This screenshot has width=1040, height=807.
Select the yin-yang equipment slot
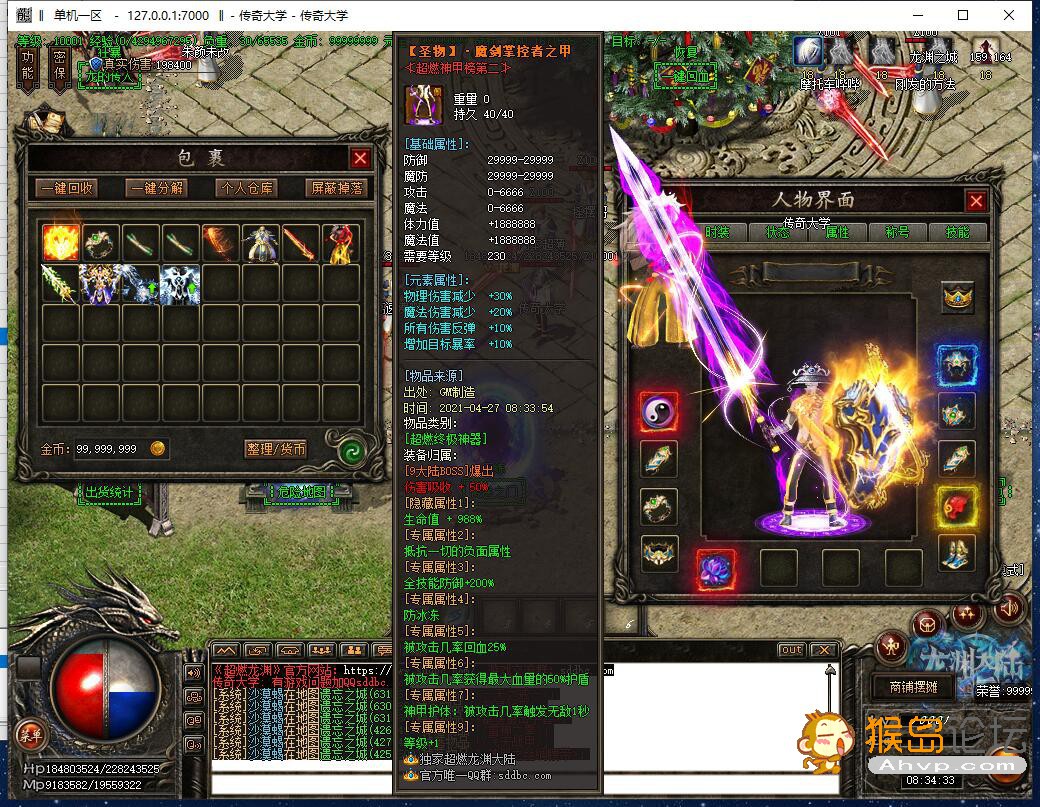(x=659, y=410)
